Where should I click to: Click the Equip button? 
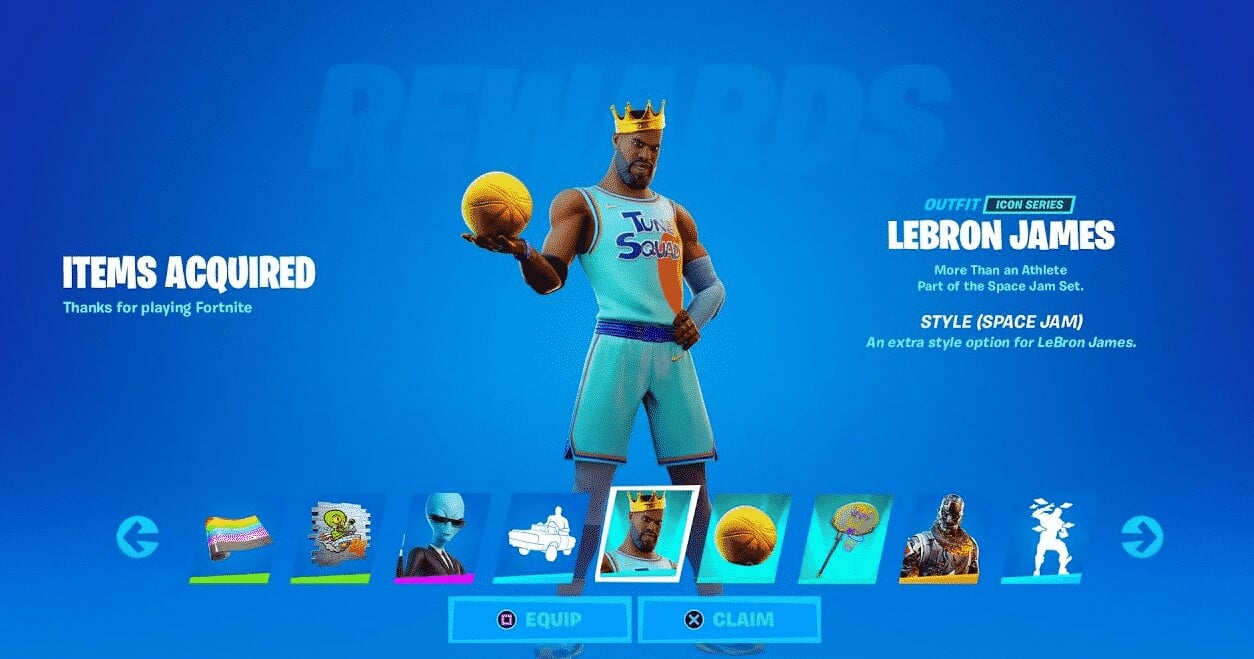pos(539,619)
